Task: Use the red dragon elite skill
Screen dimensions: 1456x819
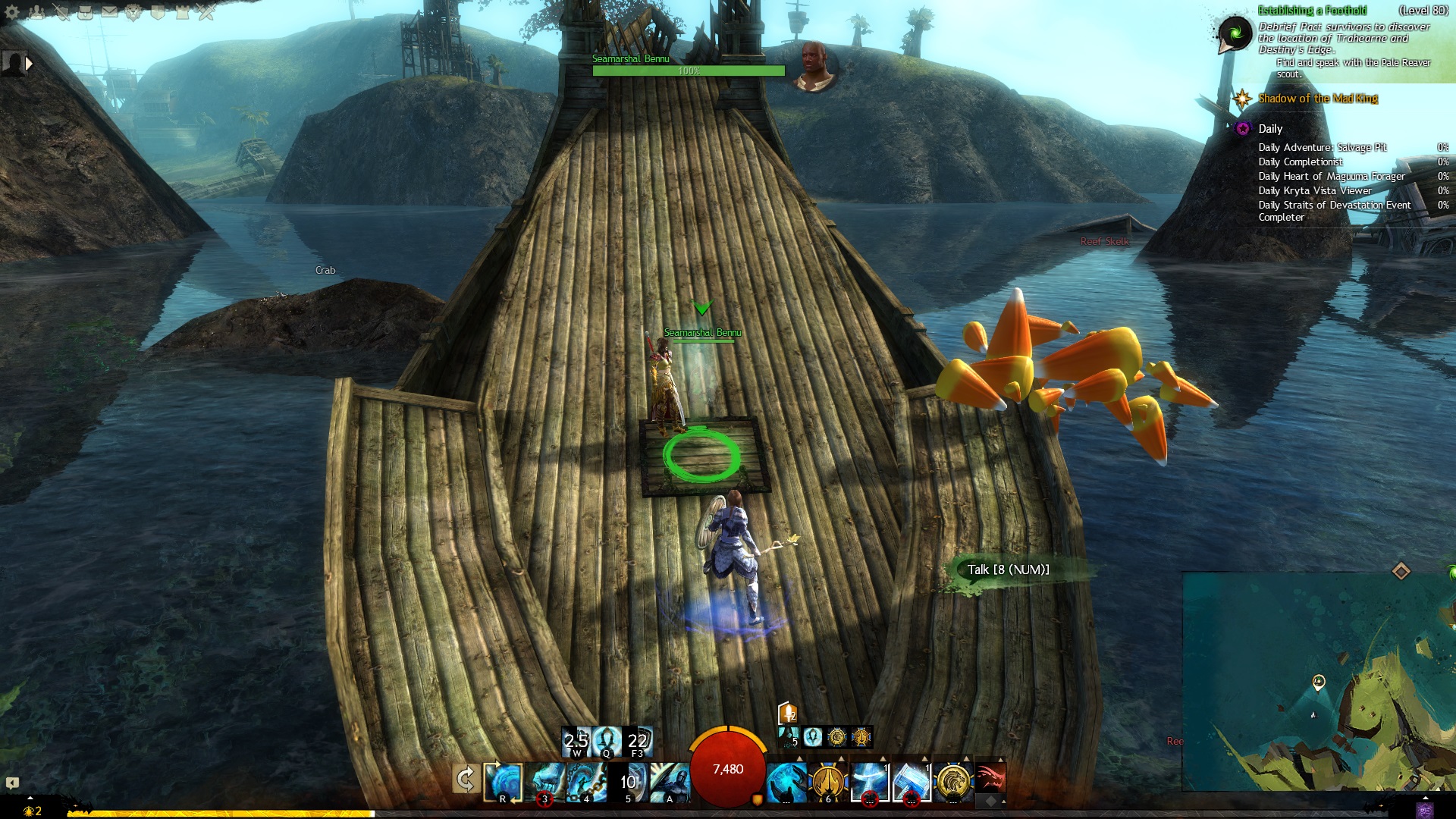Action: coord(990,779)
